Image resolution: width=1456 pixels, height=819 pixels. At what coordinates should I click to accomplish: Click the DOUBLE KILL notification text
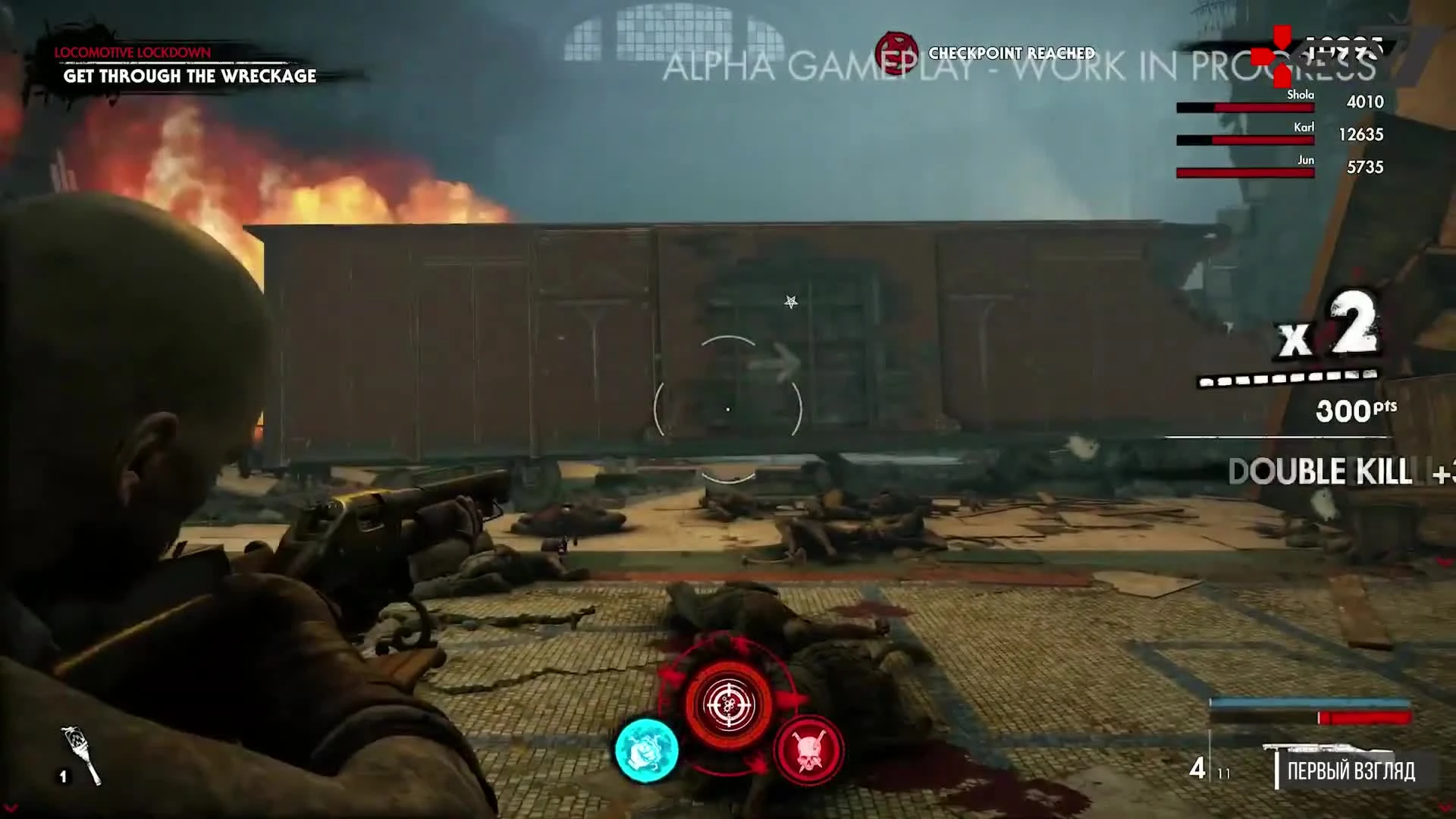pos(1319,472)
